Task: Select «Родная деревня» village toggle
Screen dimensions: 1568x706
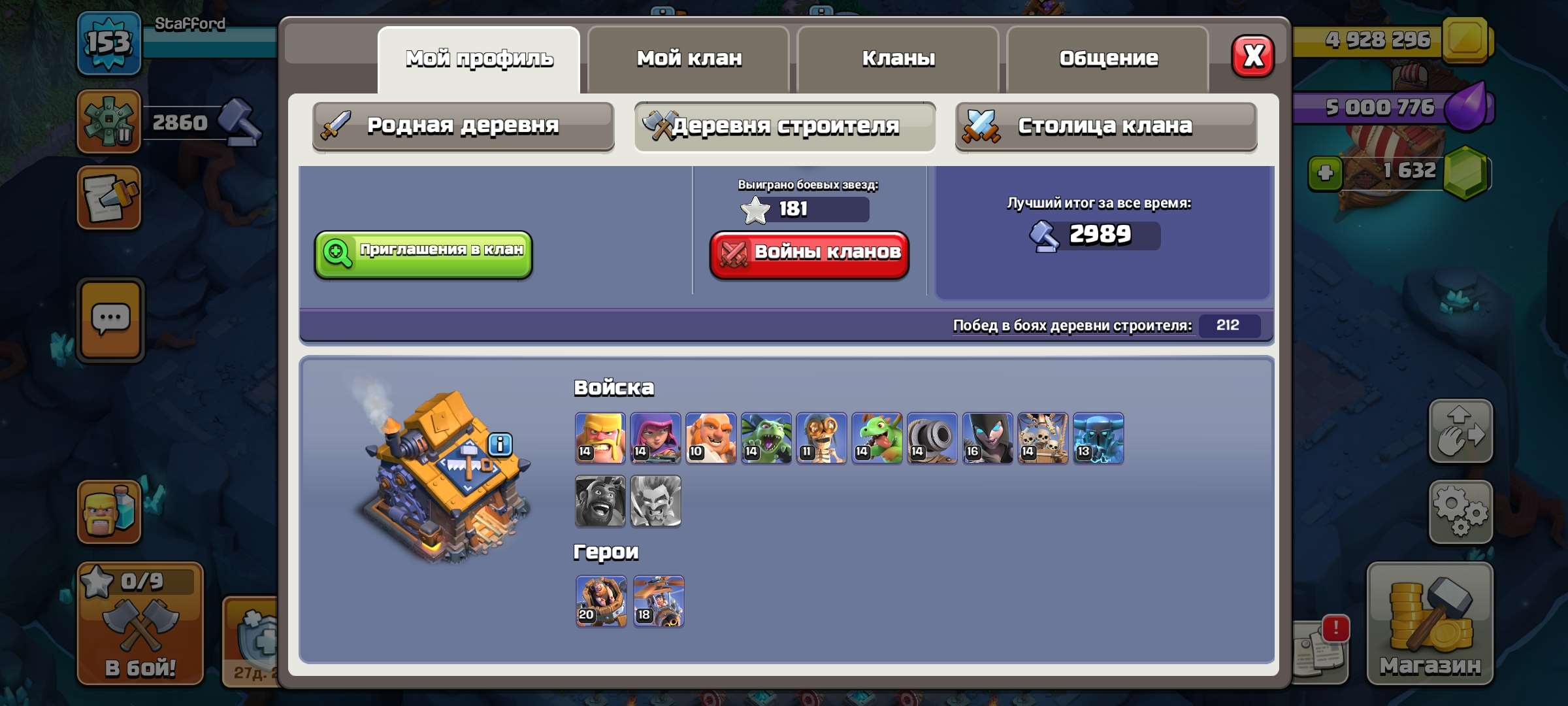Action: [x=463, y=126]
